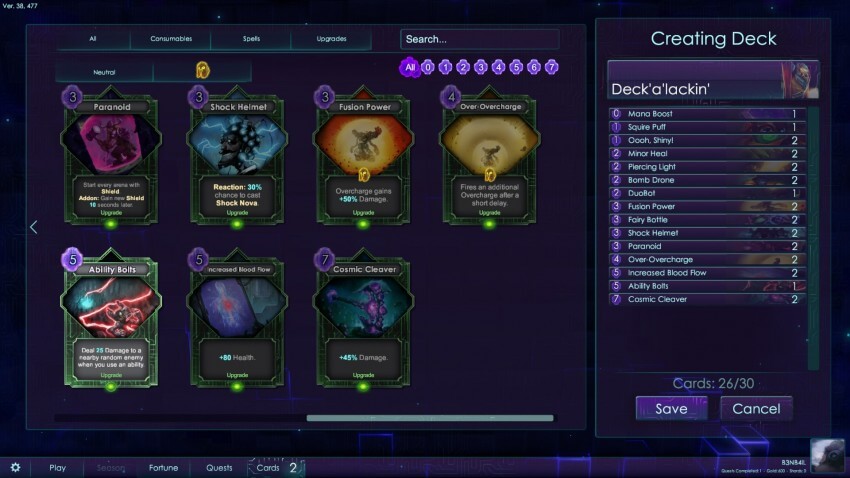Choose the Neutral class tab
This screenshot has height=478, width=850.
pyautogui.click(x=105, y=72)
